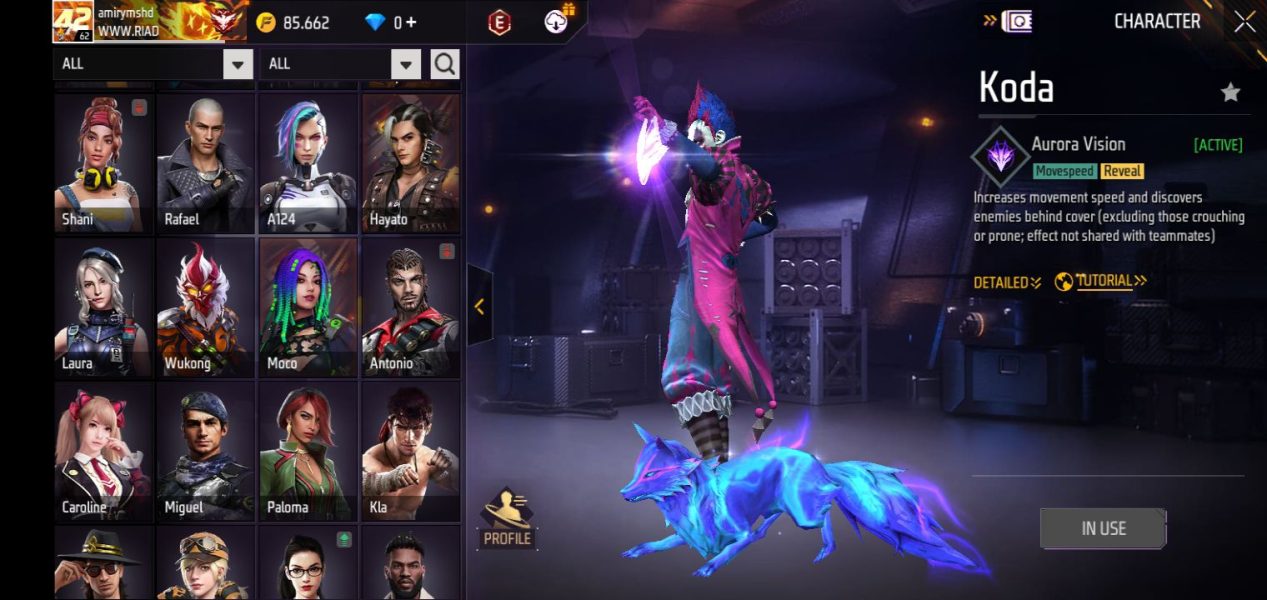Pick Miguel from the roster
This screenshot has width=1267, height=600.
pos(206,451)
